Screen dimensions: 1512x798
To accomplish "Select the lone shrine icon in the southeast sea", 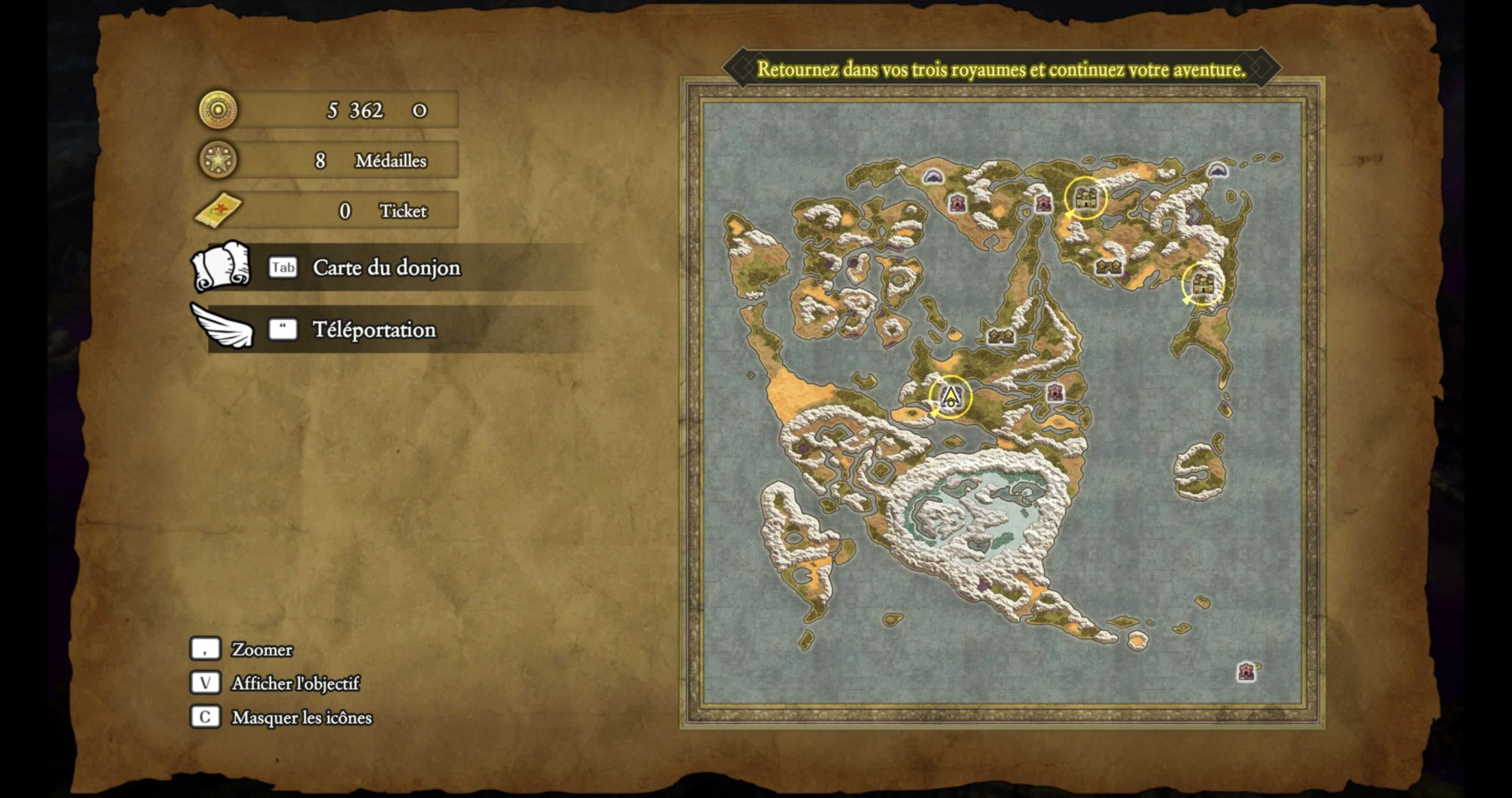I will point(1246,671).
